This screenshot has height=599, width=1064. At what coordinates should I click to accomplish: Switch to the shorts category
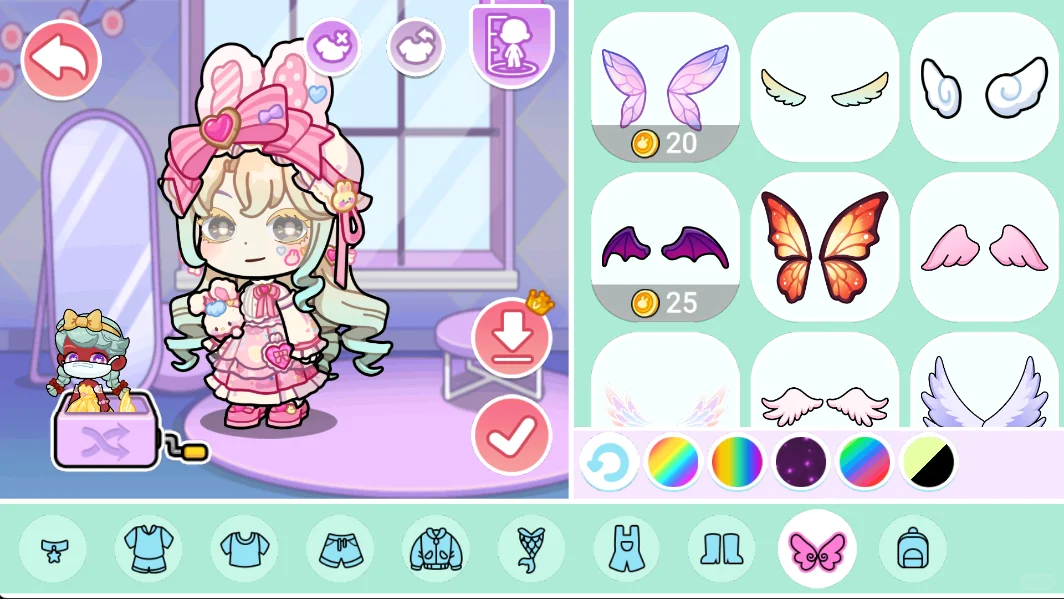(x=340, y=549)
